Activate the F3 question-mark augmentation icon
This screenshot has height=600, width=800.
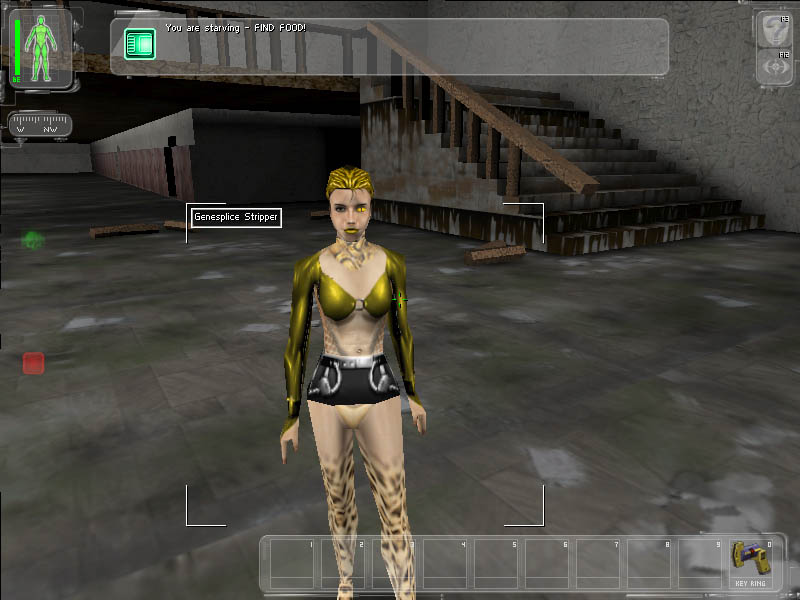[x=772, y=28]
